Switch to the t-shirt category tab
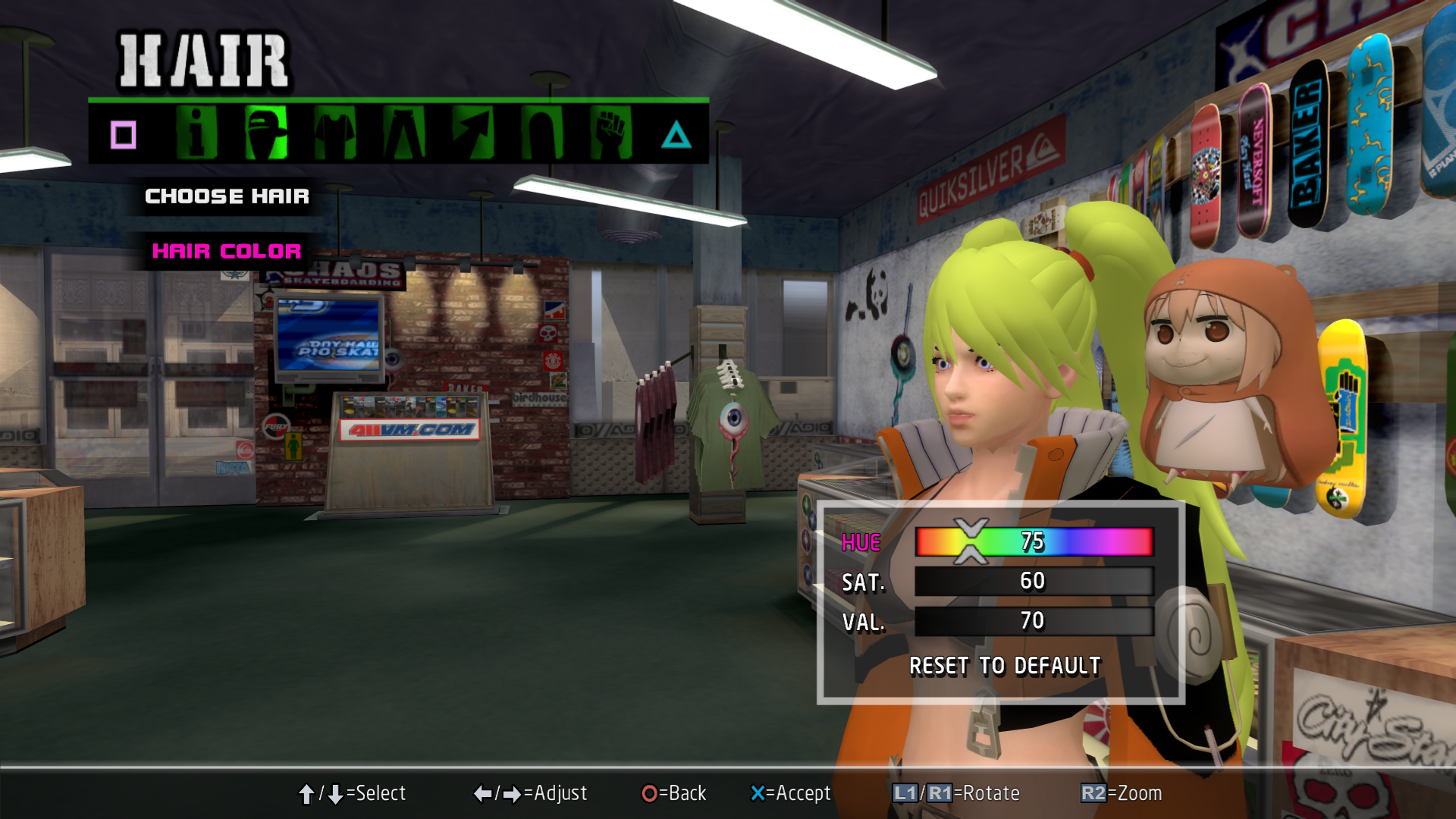Screen dimensions: 1456x819 coord(334,133)
